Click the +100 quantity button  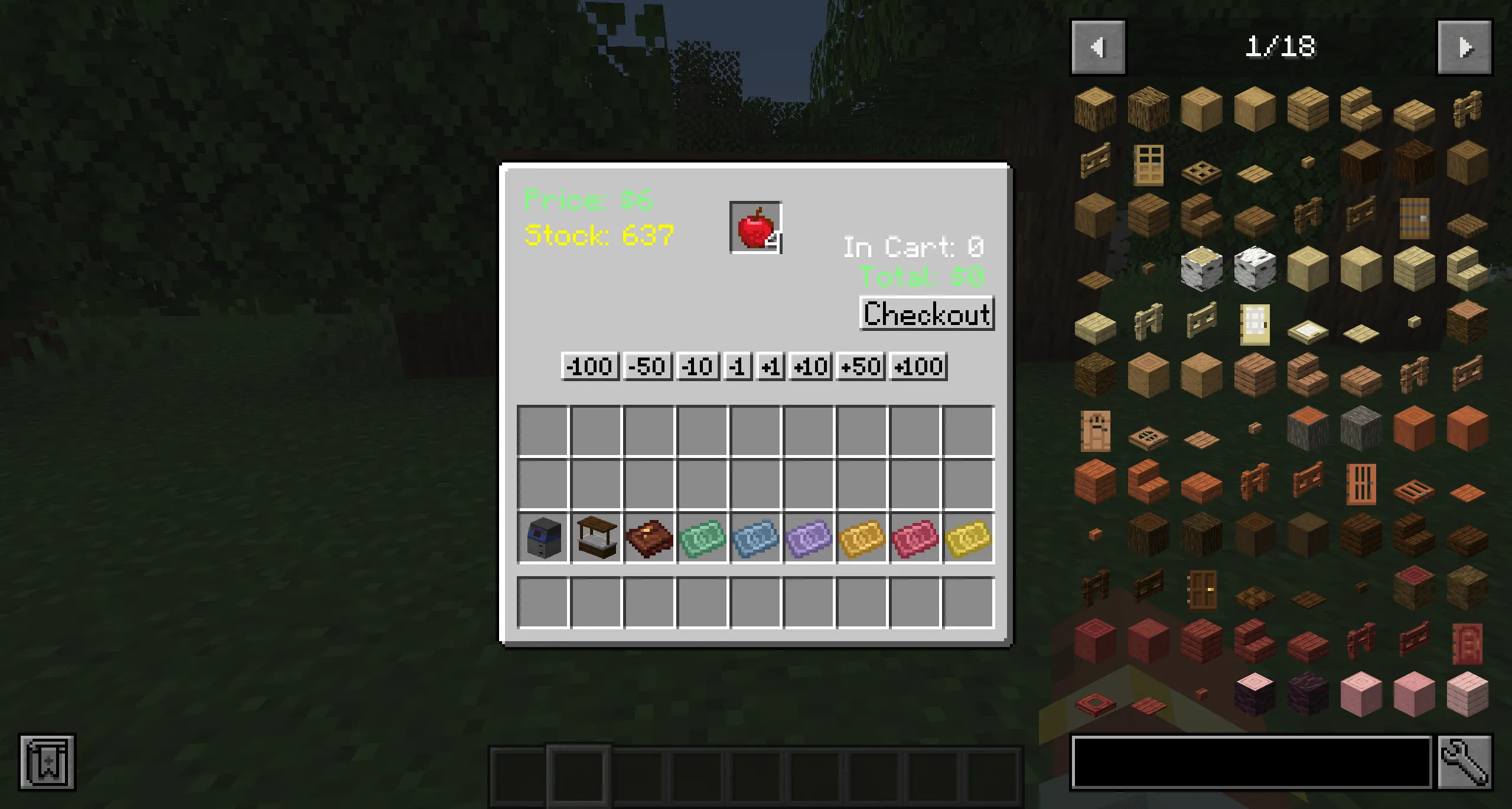coord(918,367)
